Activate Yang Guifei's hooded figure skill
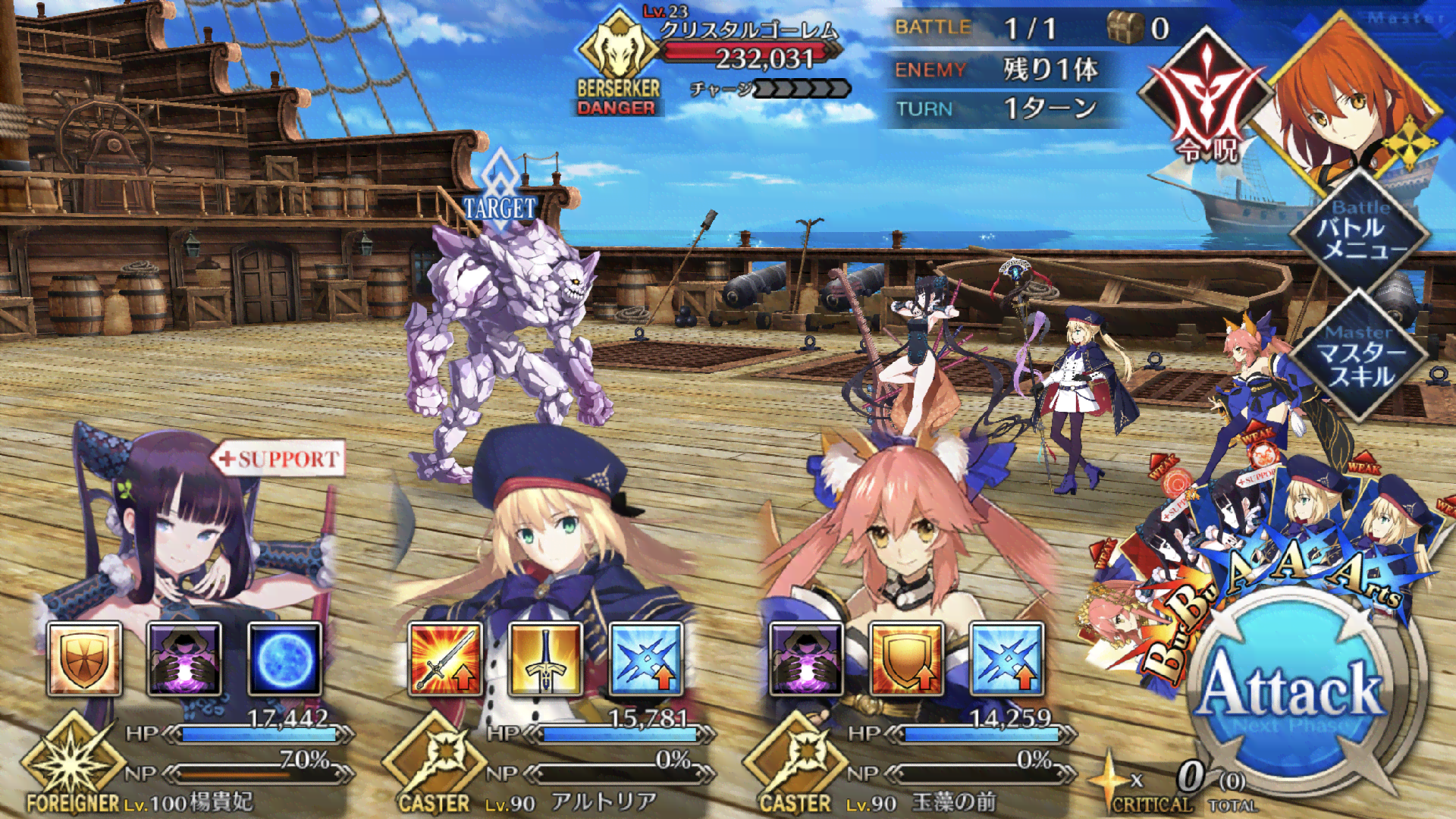This screenshot has height=819, width=1456. pos(184,659)
